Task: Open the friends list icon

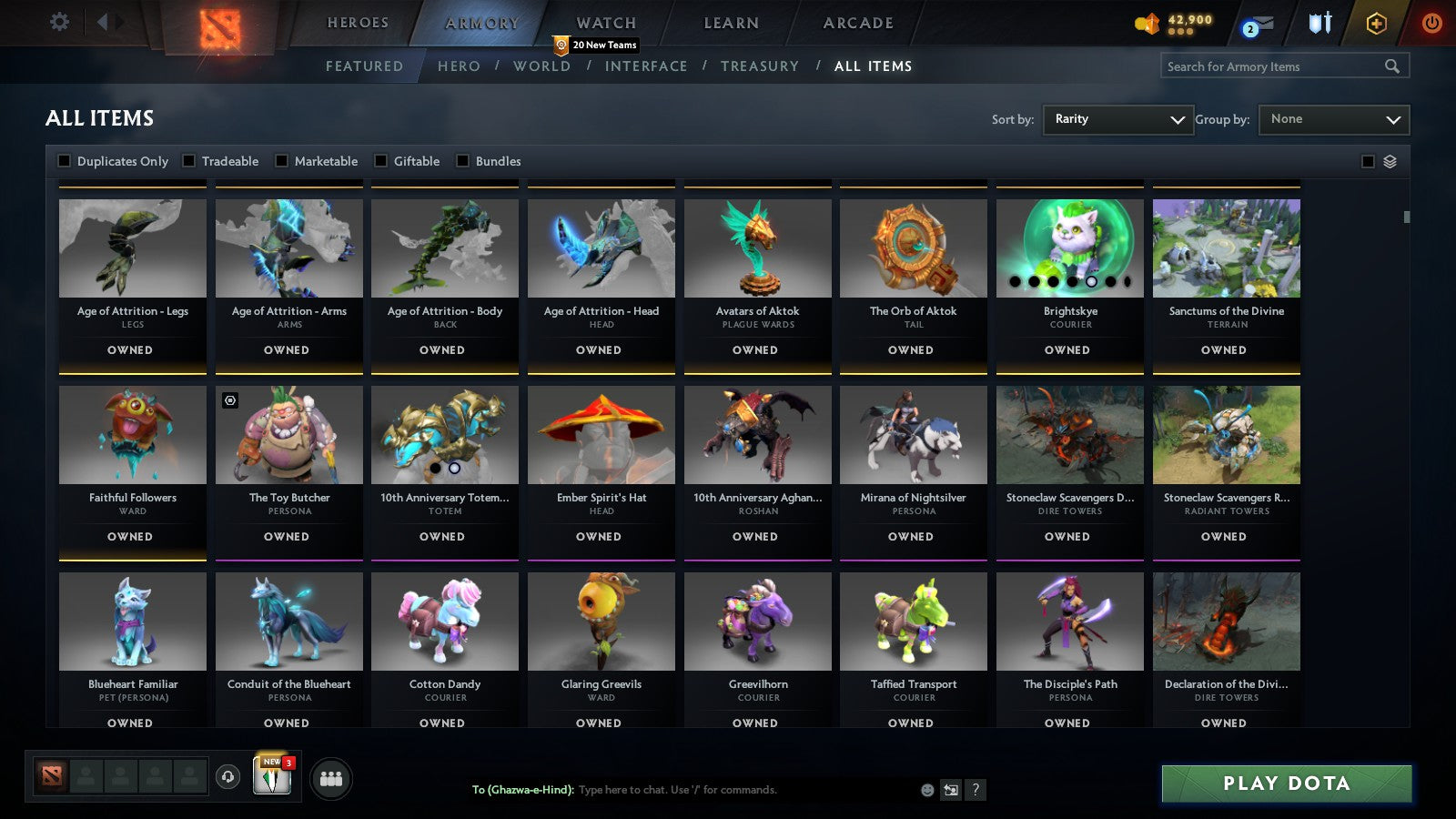Action: click(x=332, y=778)
